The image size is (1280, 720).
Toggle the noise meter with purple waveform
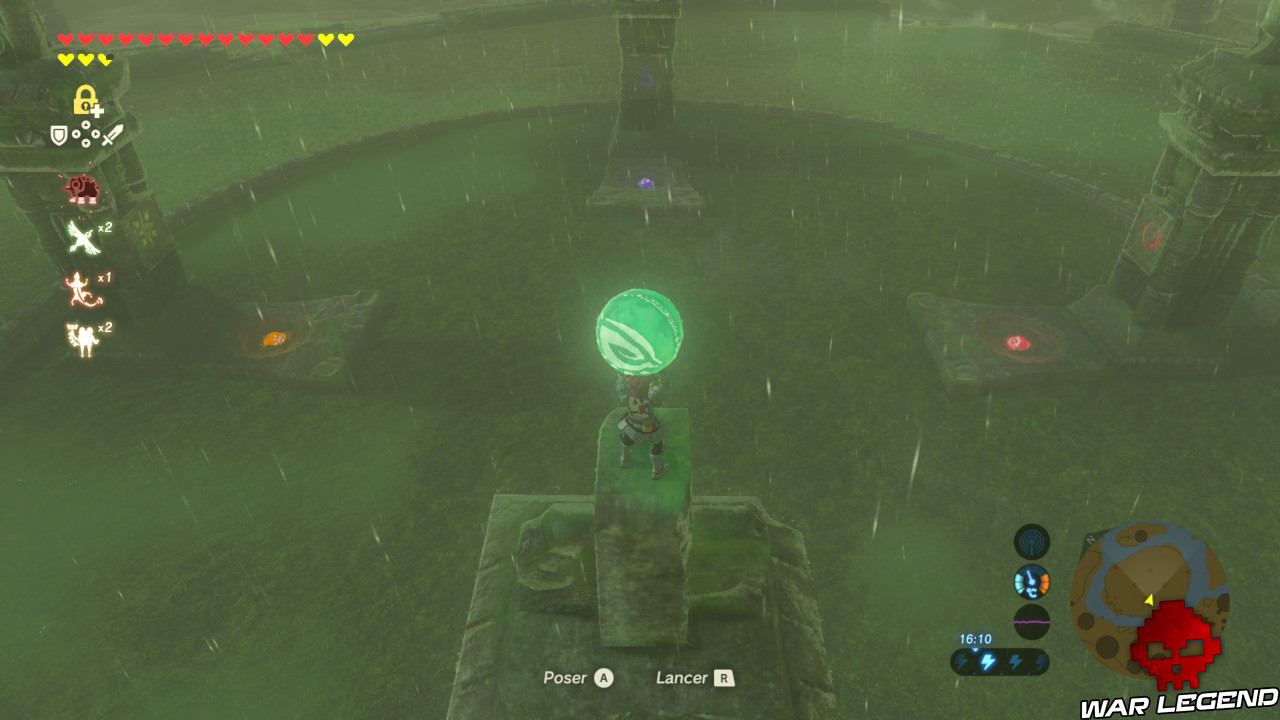(x=1031, y=621)
